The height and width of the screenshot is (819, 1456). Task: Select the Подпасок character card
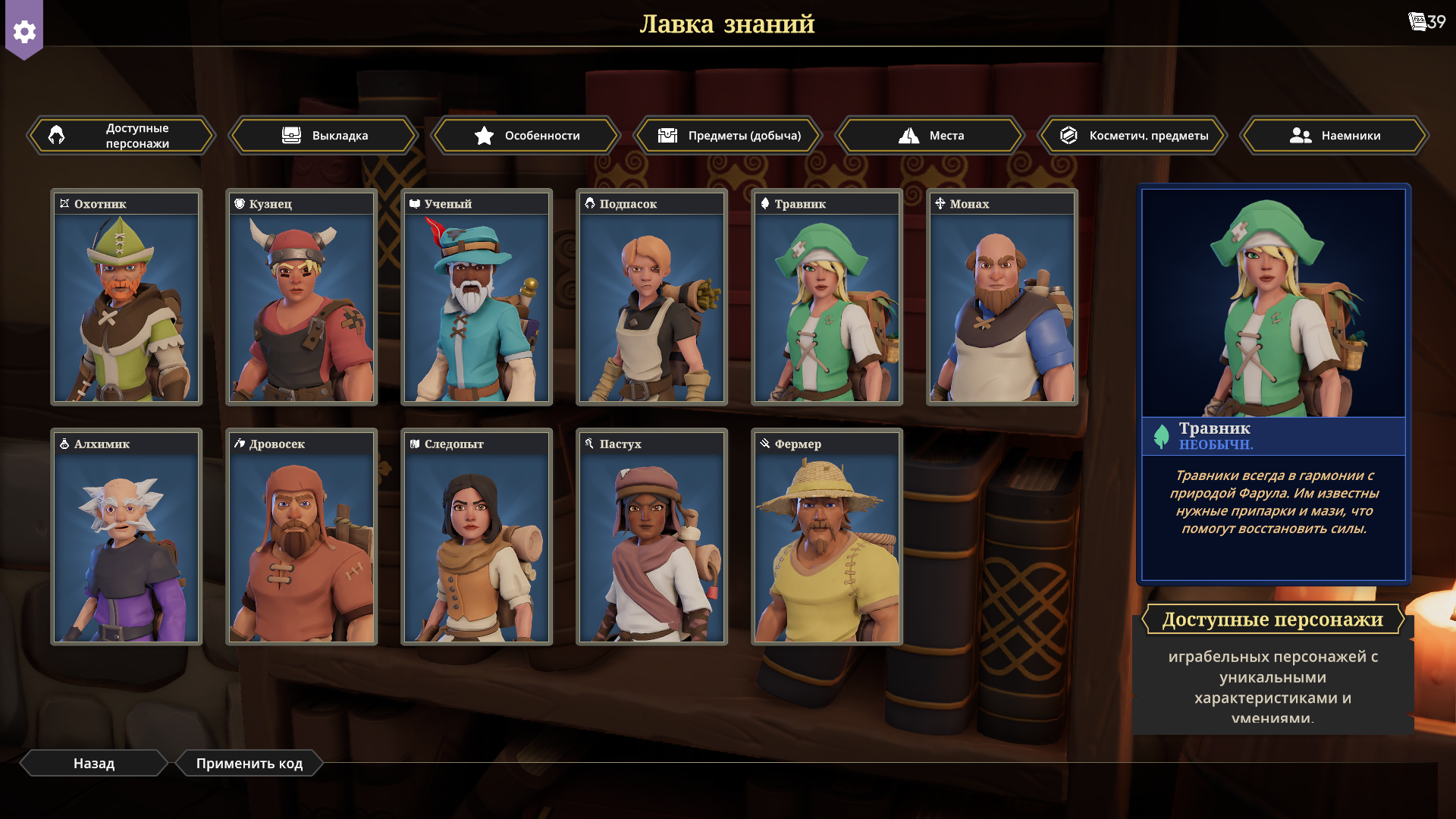[x=652, y=297]
